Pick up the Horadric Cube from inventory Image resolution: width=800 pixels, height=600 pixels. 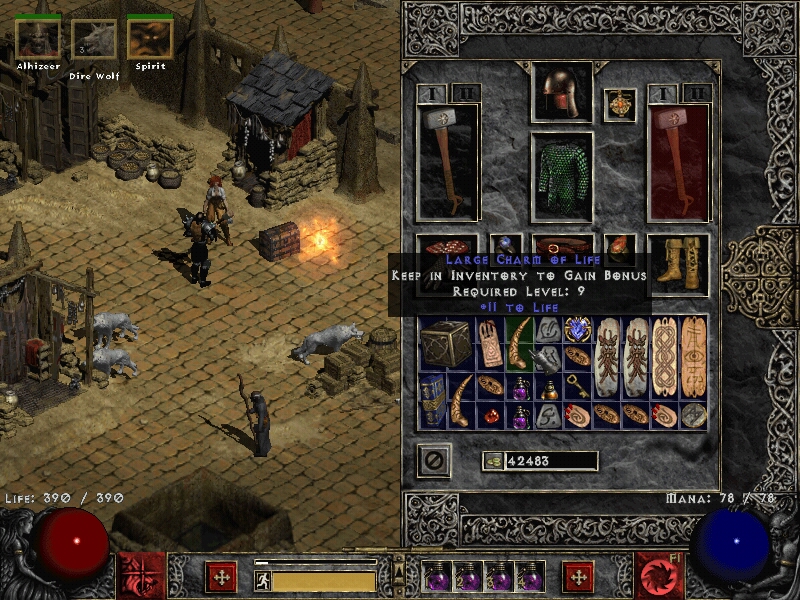pos(443,346)
